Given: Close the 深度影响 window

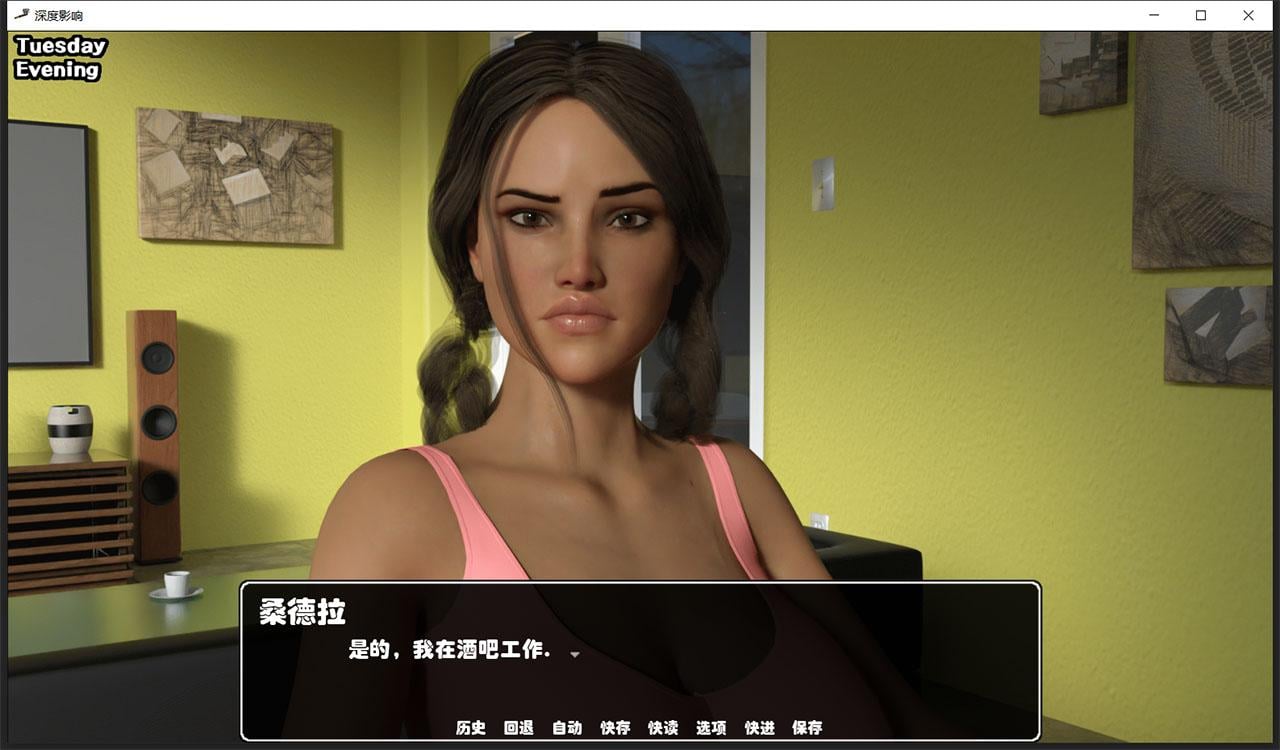Looking at the screenshot, I should [1247, 15].
